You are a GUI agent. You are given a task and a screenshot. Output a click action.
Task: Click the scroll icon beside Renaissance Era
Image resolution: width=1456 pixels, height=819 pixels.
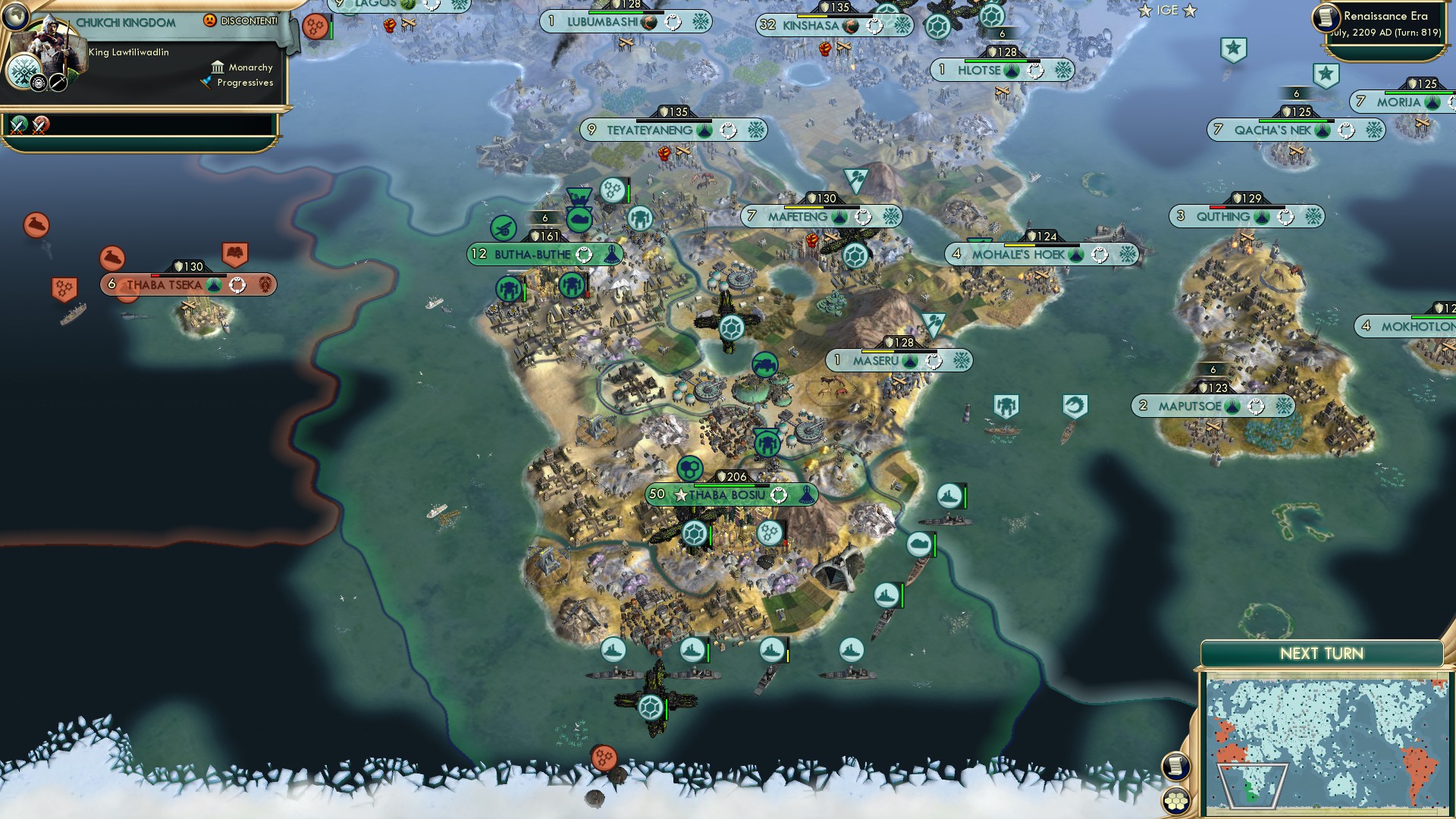click(1327, 17)
